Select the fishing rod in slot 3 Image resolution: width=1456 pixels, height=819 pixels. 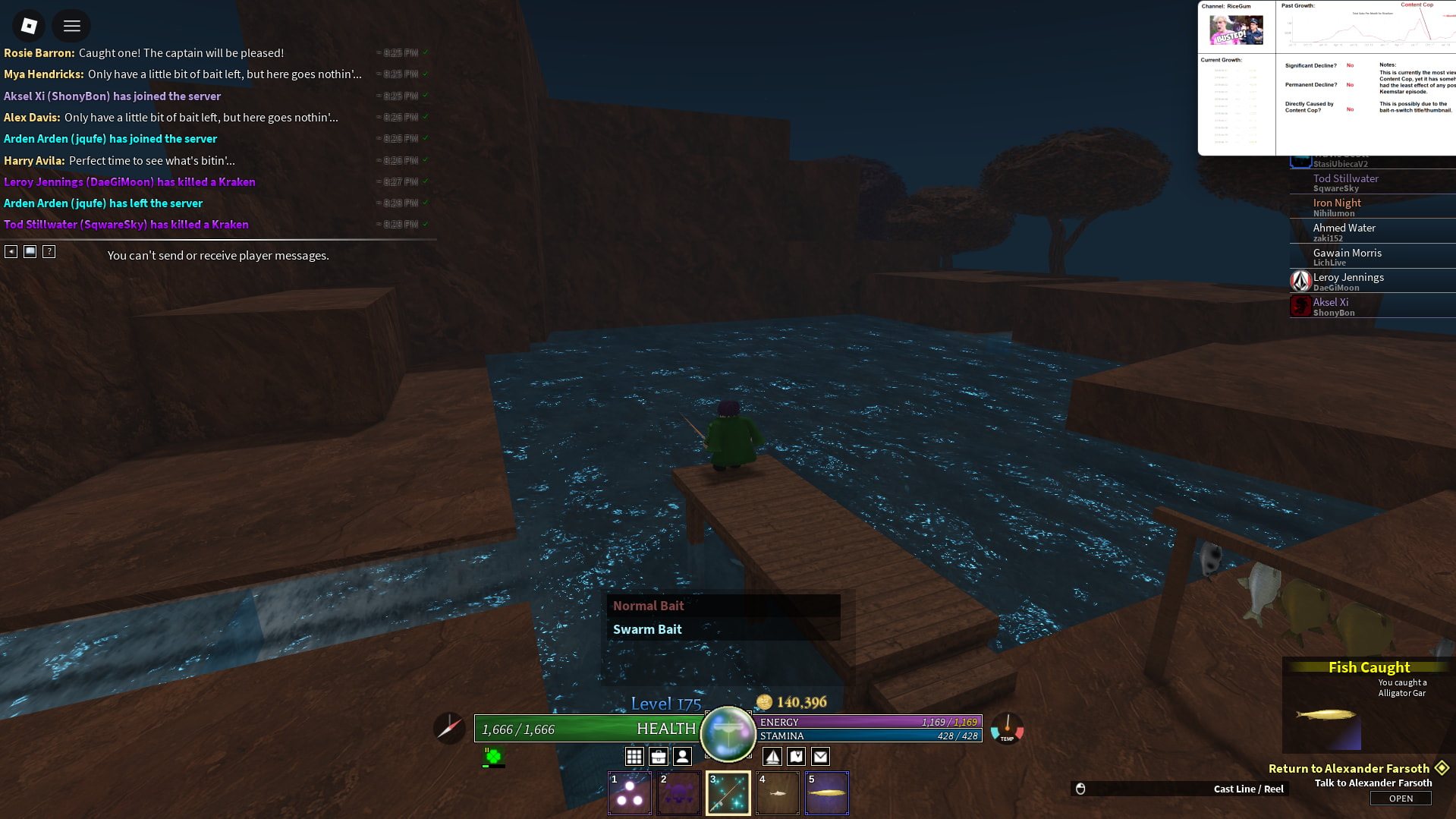click(x=728, y=793)
